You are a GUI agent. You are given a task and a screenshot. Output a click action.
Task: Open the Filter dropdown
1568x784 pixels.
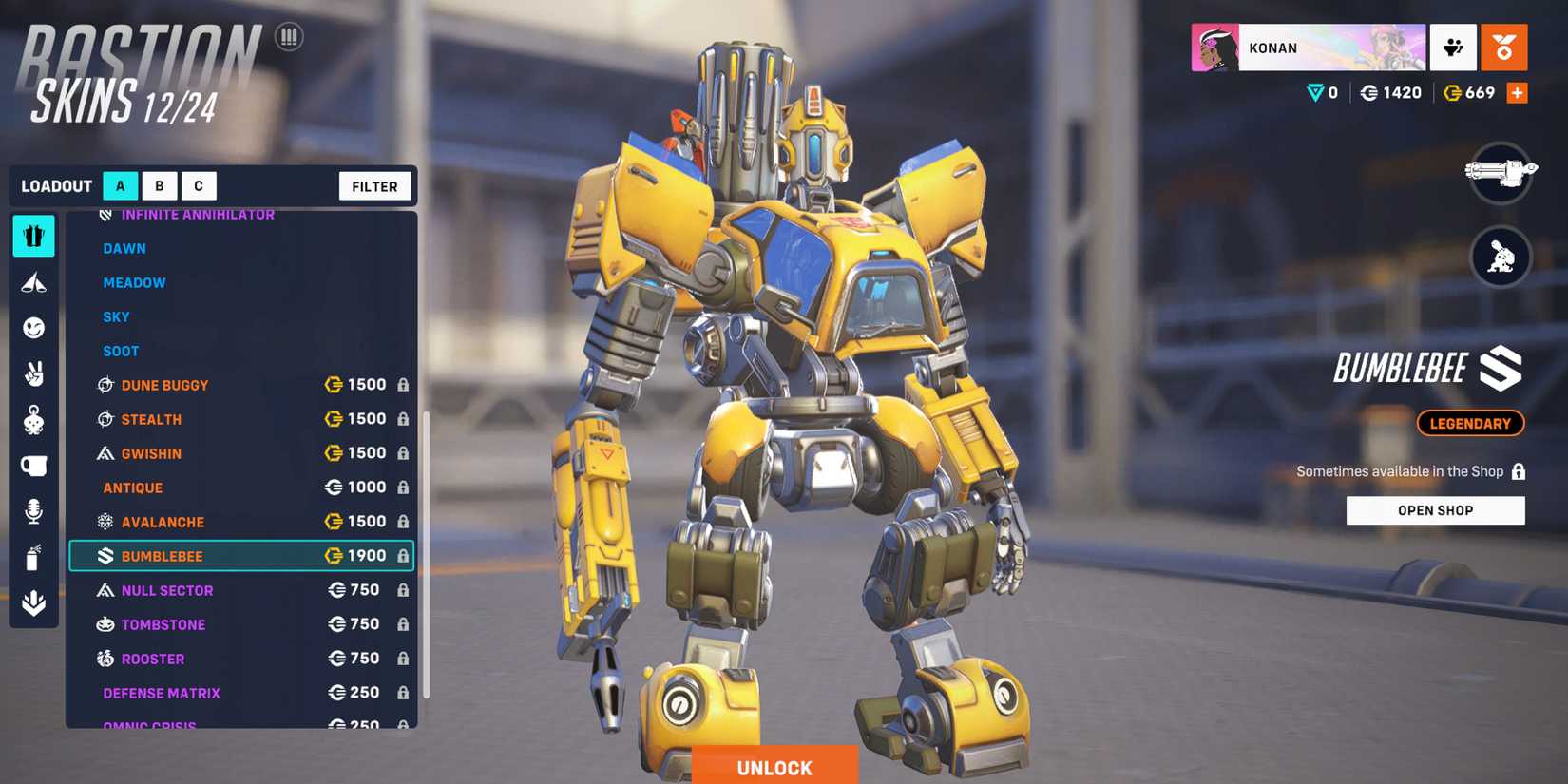374,185
